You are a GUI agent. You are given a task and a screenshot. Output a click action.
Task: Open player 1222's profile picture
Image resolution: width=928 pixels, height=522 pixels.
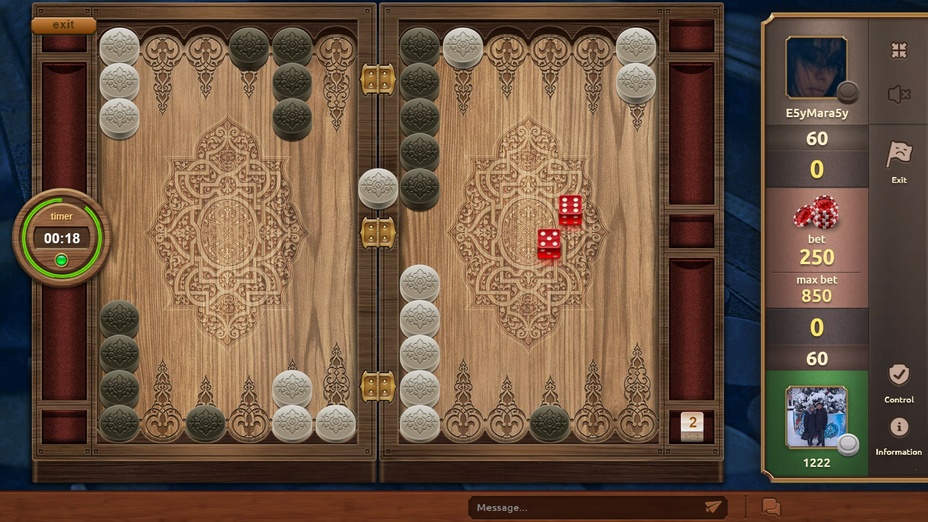click(x=816, y=417)
